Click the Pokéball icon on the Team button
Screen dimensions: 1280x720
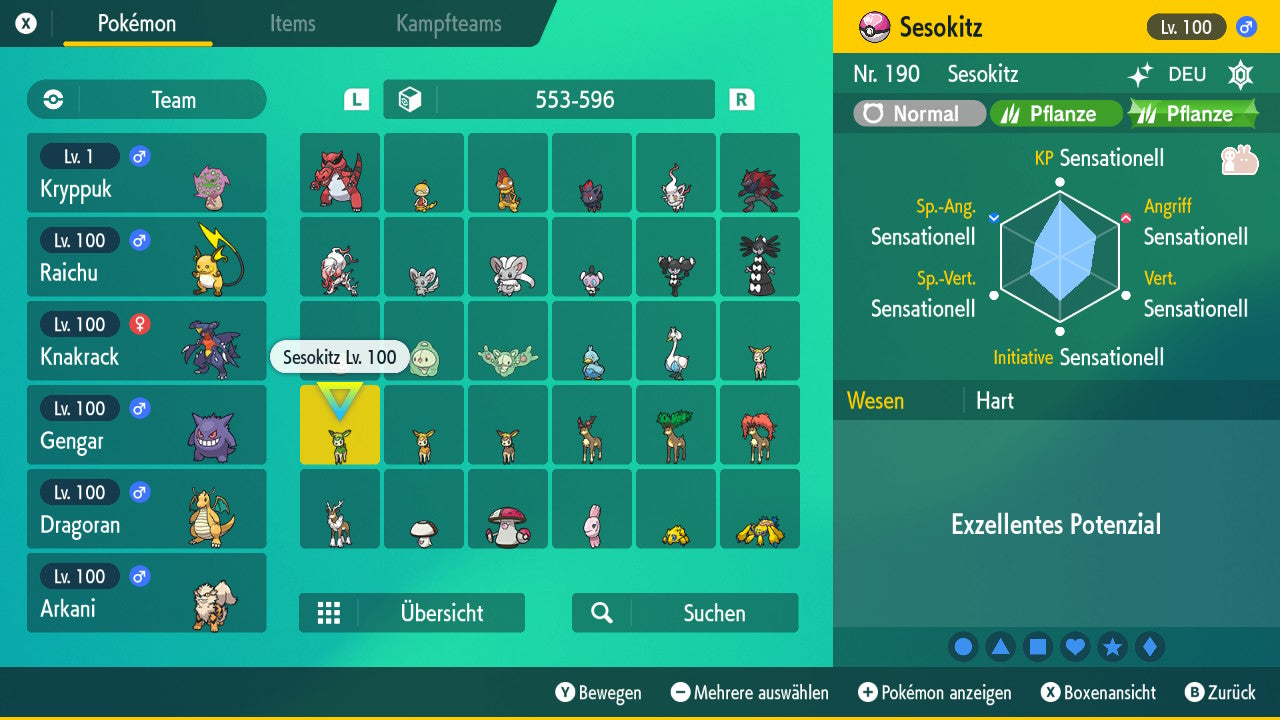pos(51,99)
